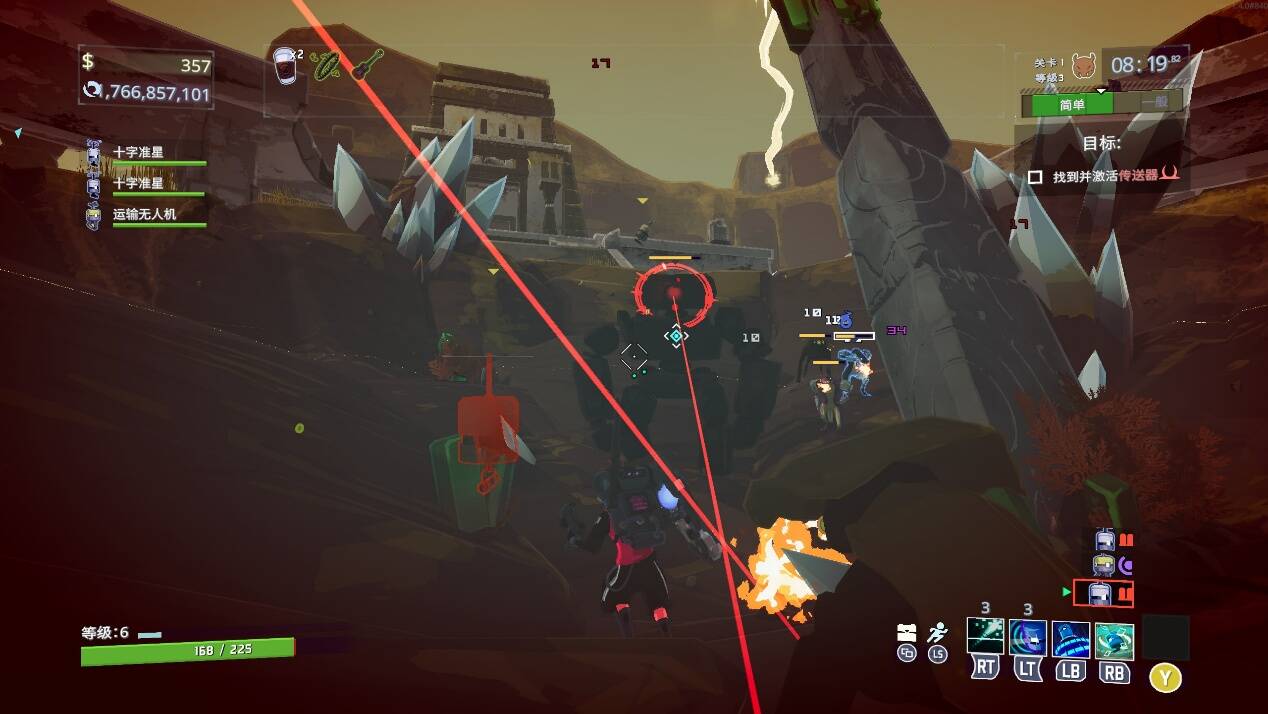Select the guitar item icon
The image size is (1268, 714).
pyautogui.click(x=367, y=65)
